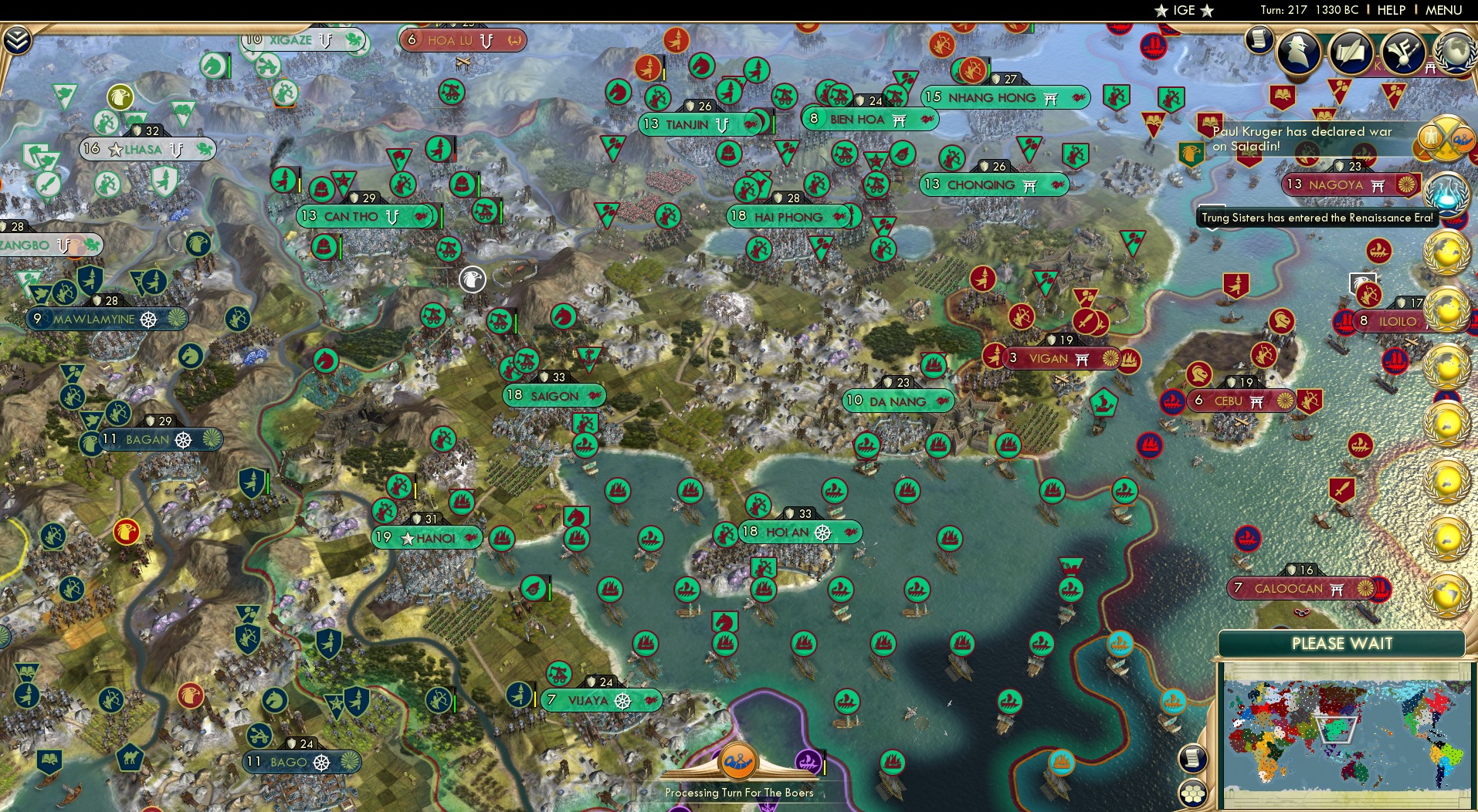Select the Hoi An city banner

(799, 532)
